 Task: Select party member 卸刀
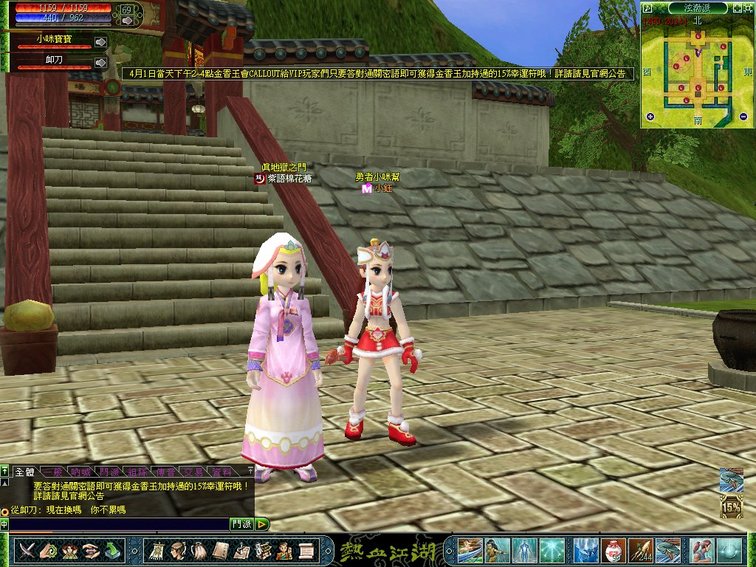click(x=53, y=60)
